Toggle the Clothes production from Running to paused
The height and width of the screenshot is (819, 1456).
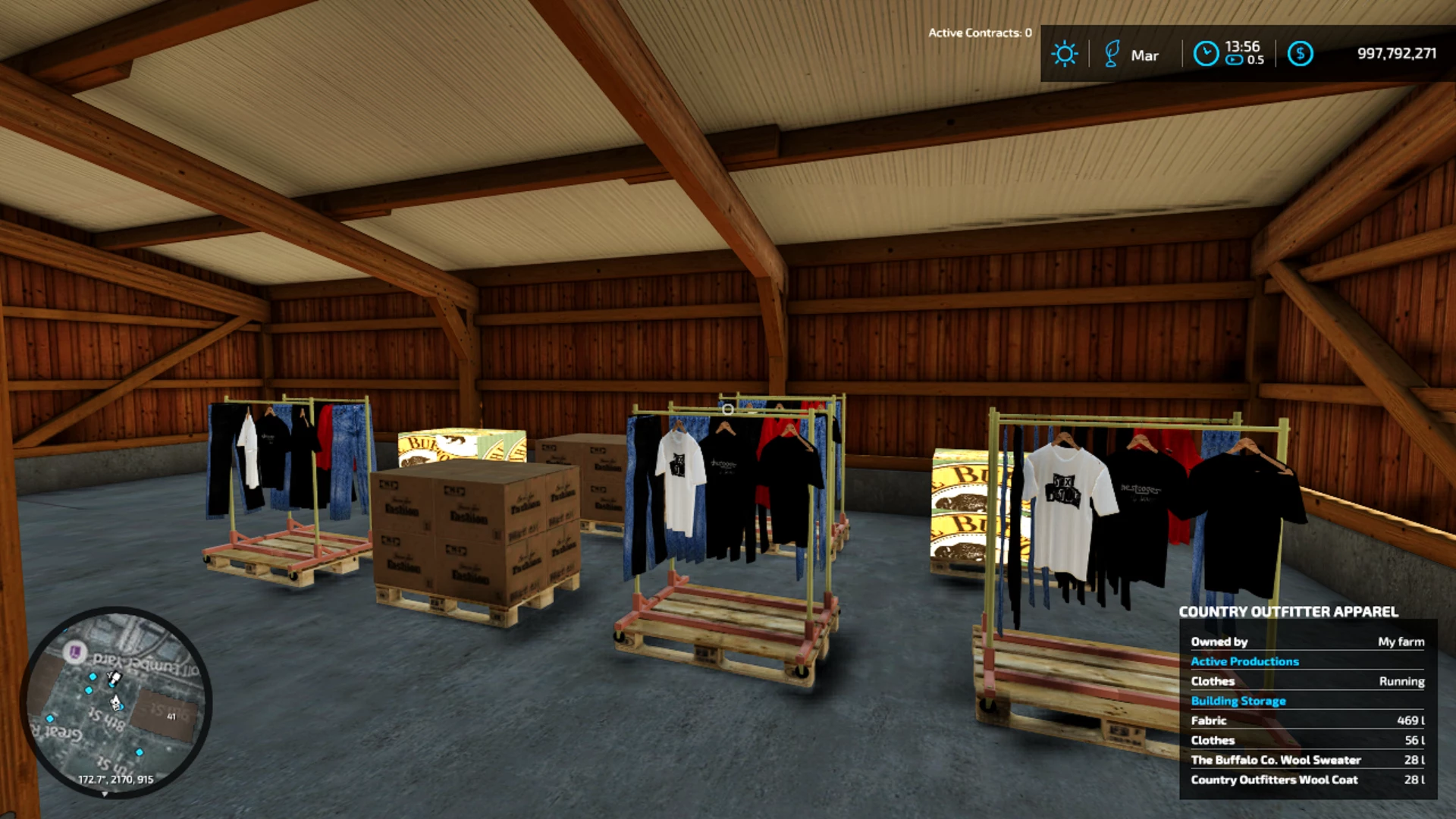click(1401, 681)
